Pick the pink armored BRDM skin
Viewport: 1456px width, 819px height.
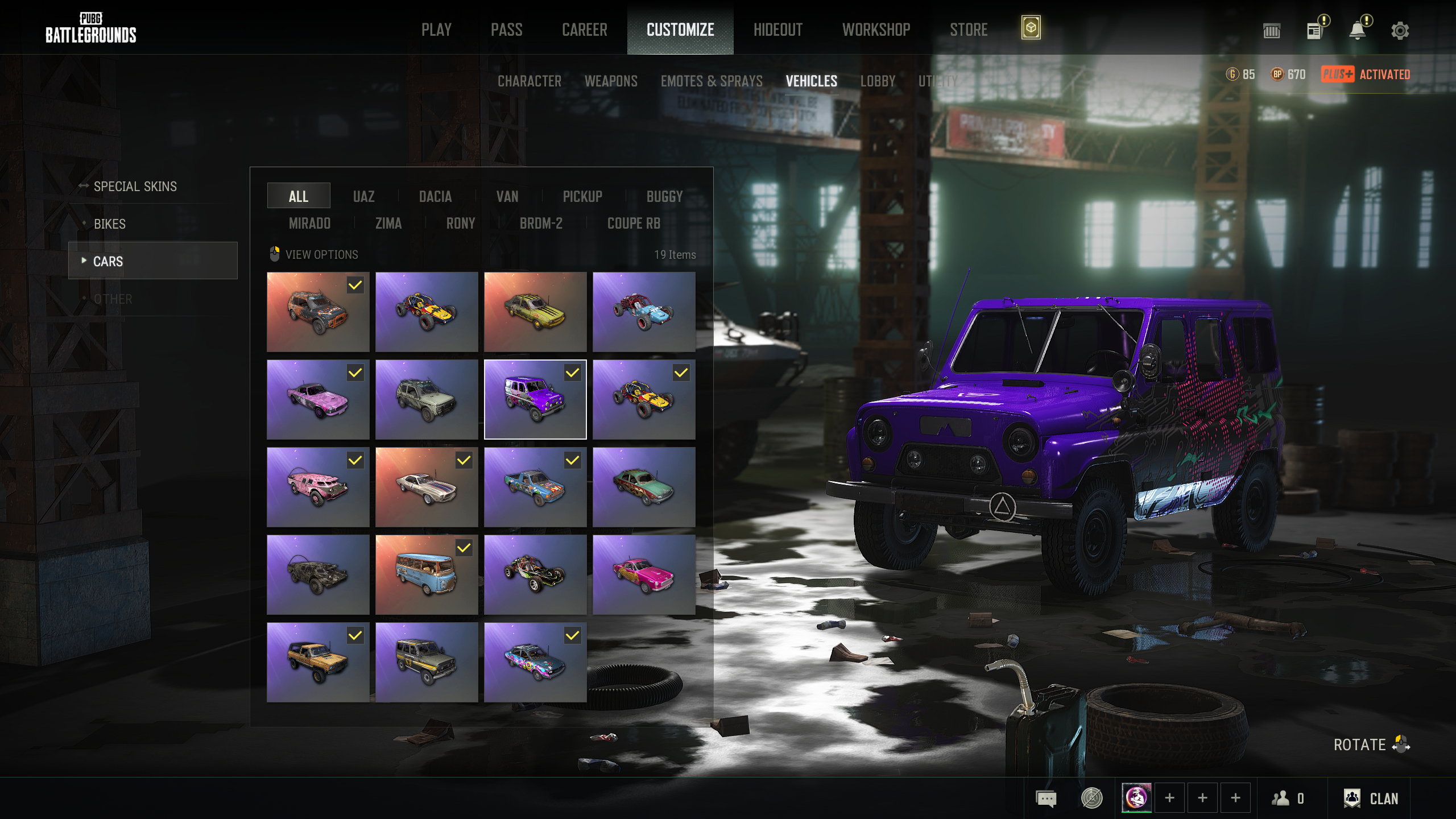tap(318, 487)
